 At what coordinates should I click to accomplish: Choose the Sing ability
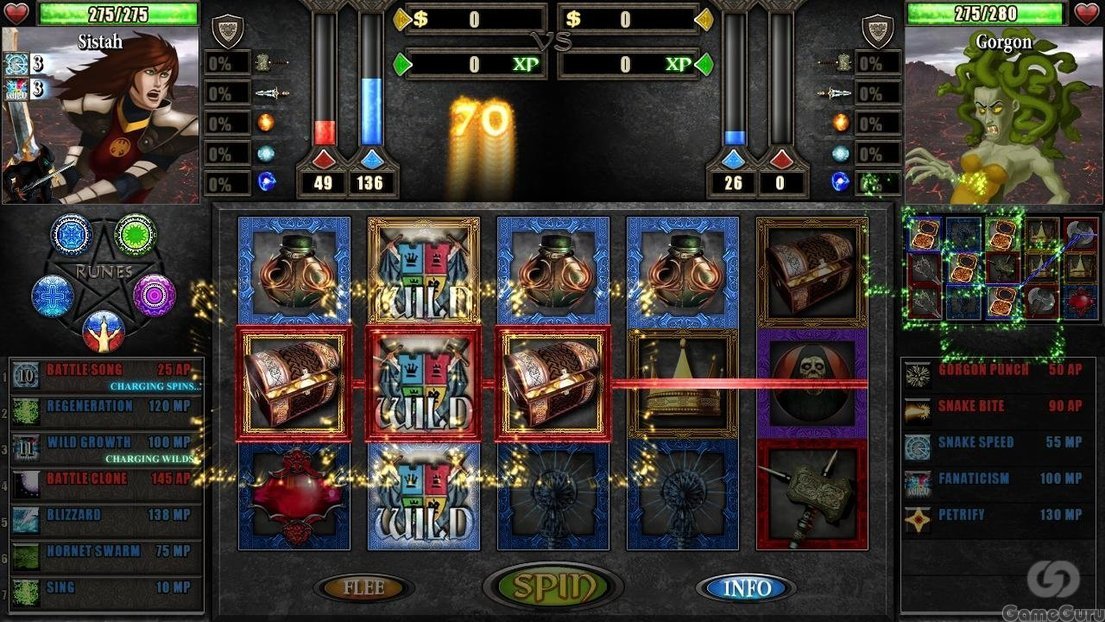pyautogui.click(x=106, y=588)
